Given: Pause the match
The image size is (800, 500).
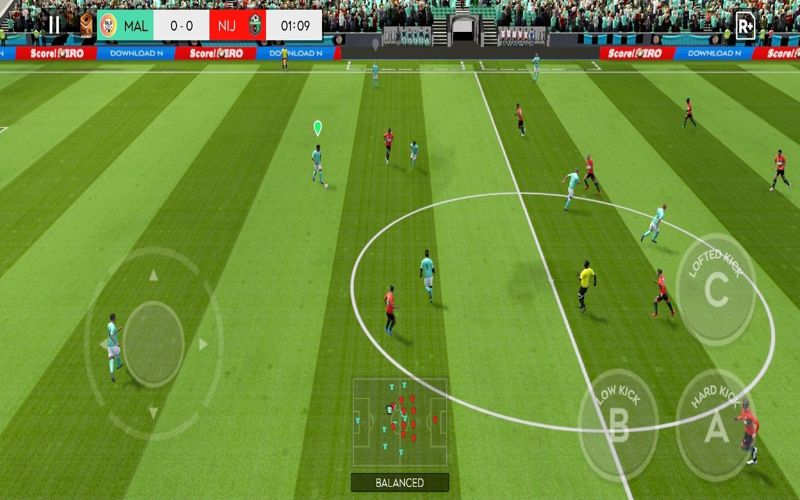Looking at the screenshot, I should pyautogui.click(x=53, y=25).
